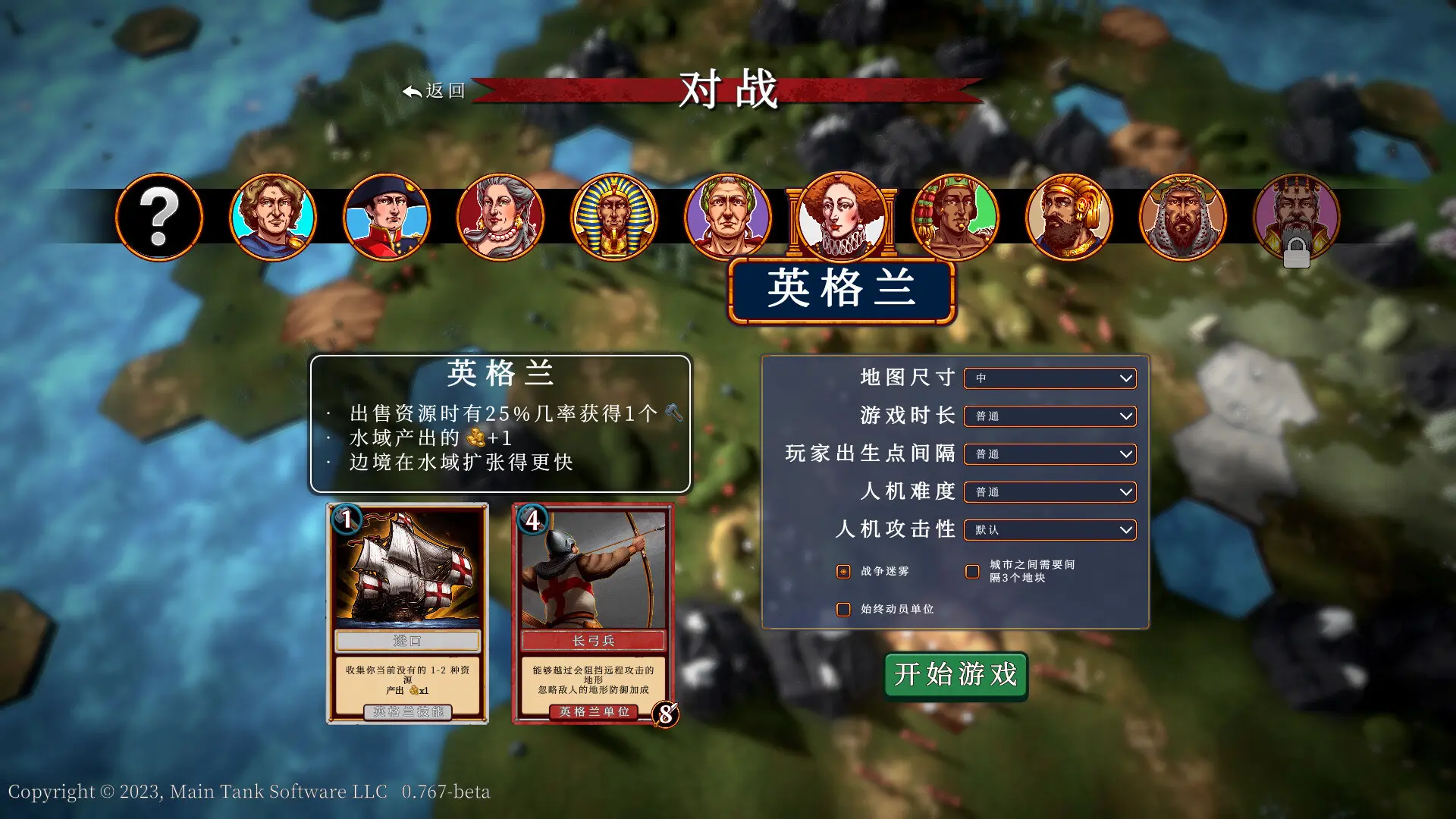Pick the Caesar leader portrait
Viewport: 1456px width, 819px height.
(x=729, y=217)
